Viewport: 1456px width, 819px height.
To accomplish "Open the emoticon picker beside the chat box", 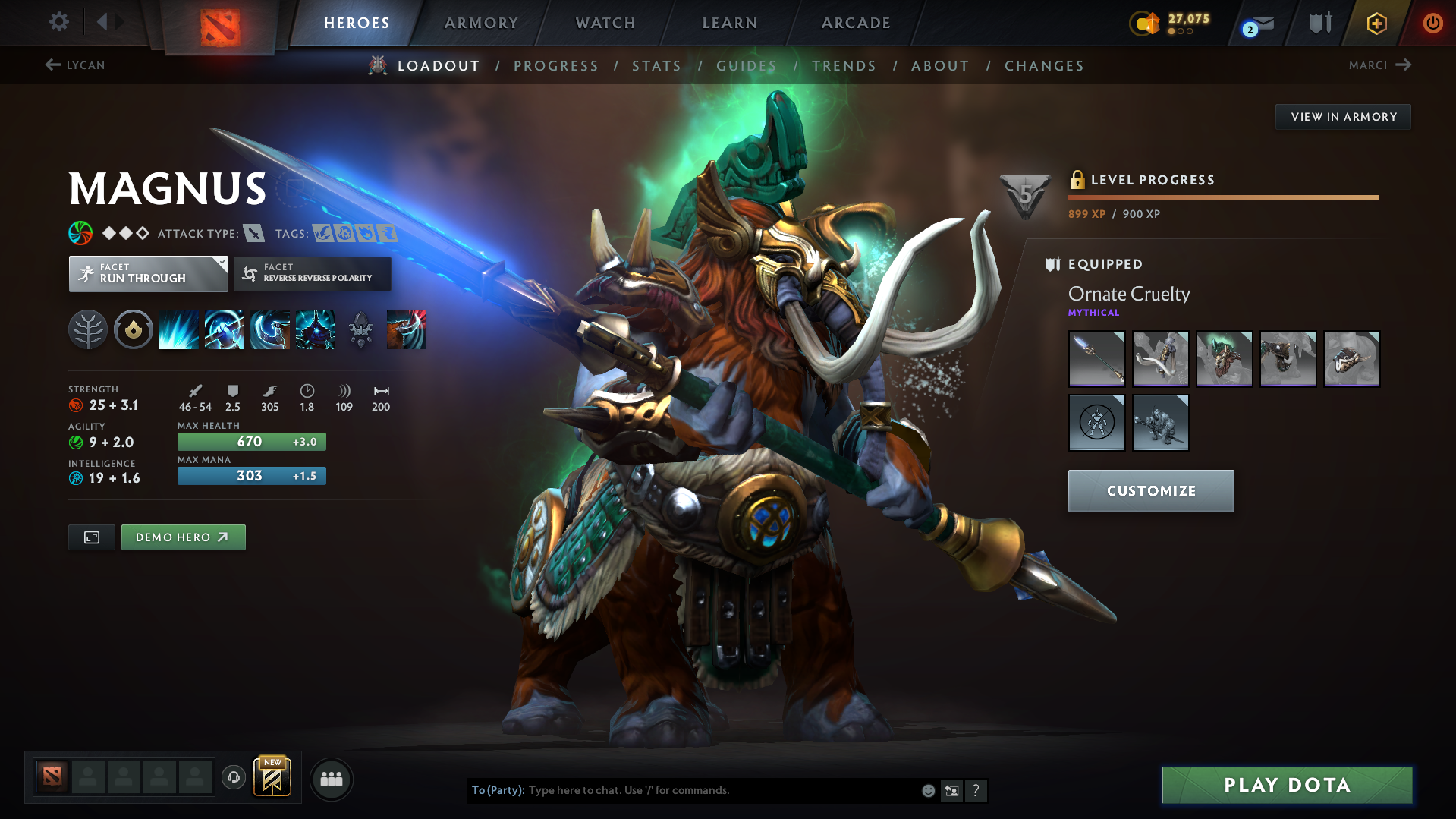I will [927, 790].
